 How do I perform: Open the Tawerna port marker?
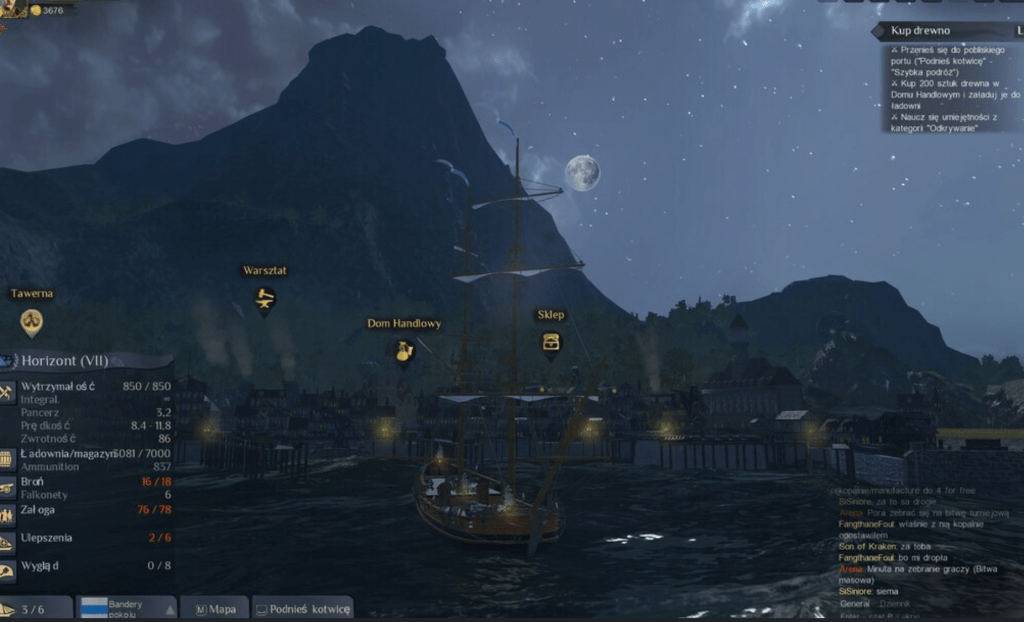(32, 321)
